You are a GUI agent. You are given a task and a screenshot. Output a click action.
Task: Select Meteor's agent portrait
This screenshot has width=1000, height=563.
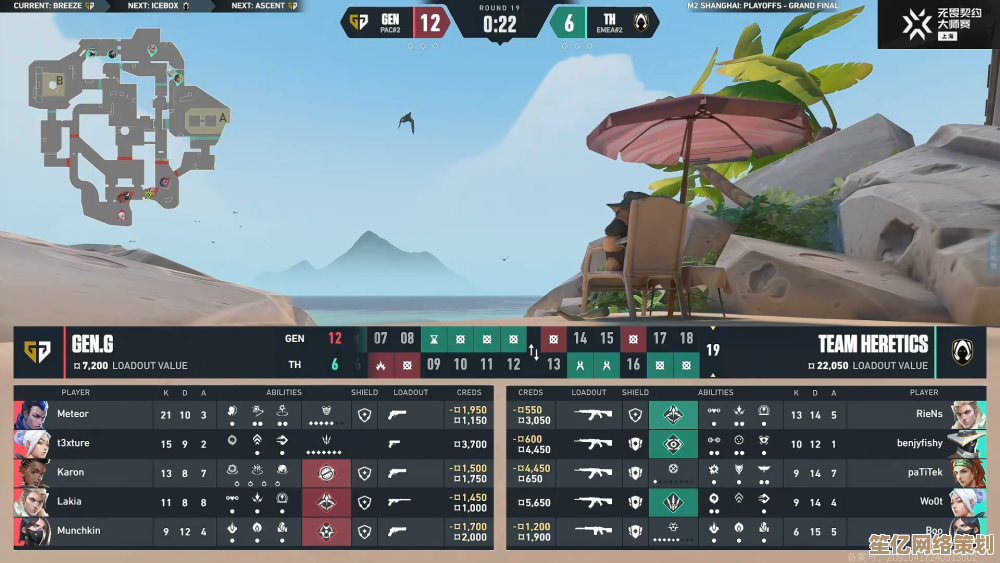[x=32, y=414]
